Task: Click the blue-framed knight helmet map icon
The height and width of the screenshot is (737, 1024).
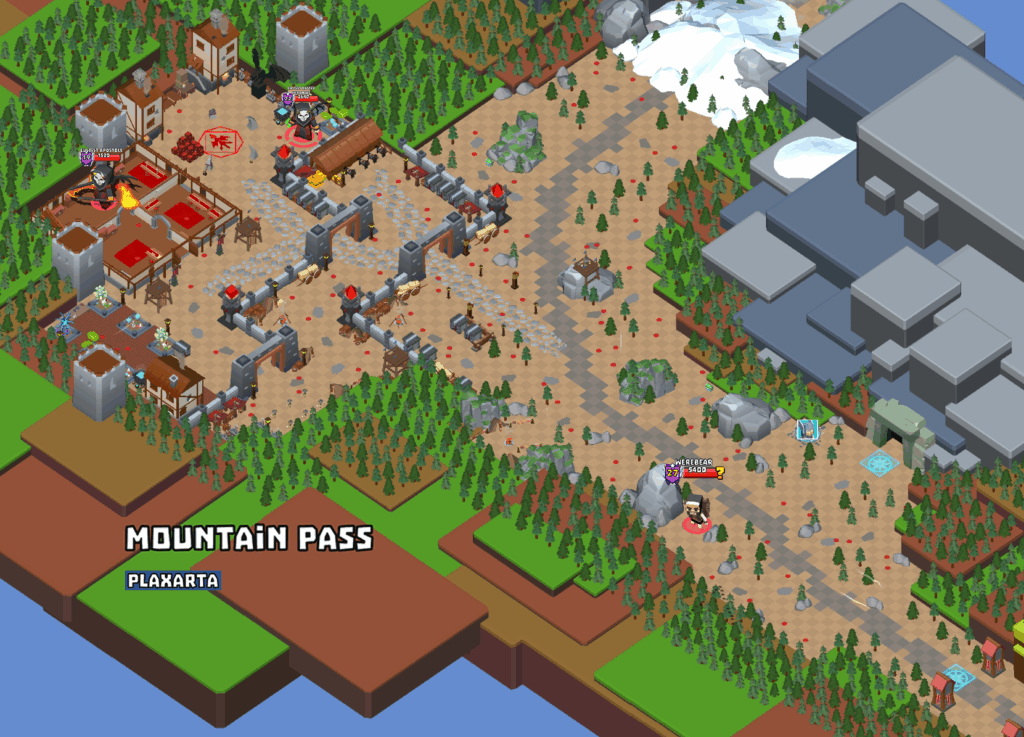Action: (806, 430)
